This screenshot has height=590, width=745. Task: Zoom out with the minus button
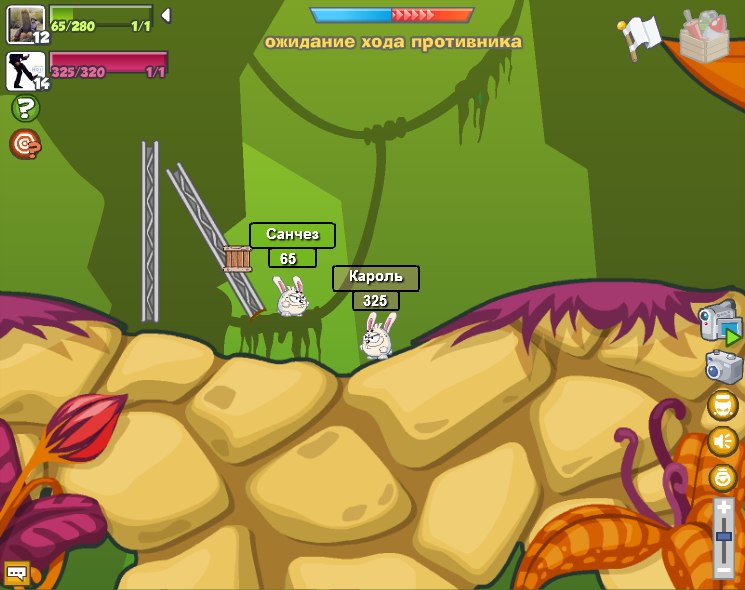[x=724, y=569]
